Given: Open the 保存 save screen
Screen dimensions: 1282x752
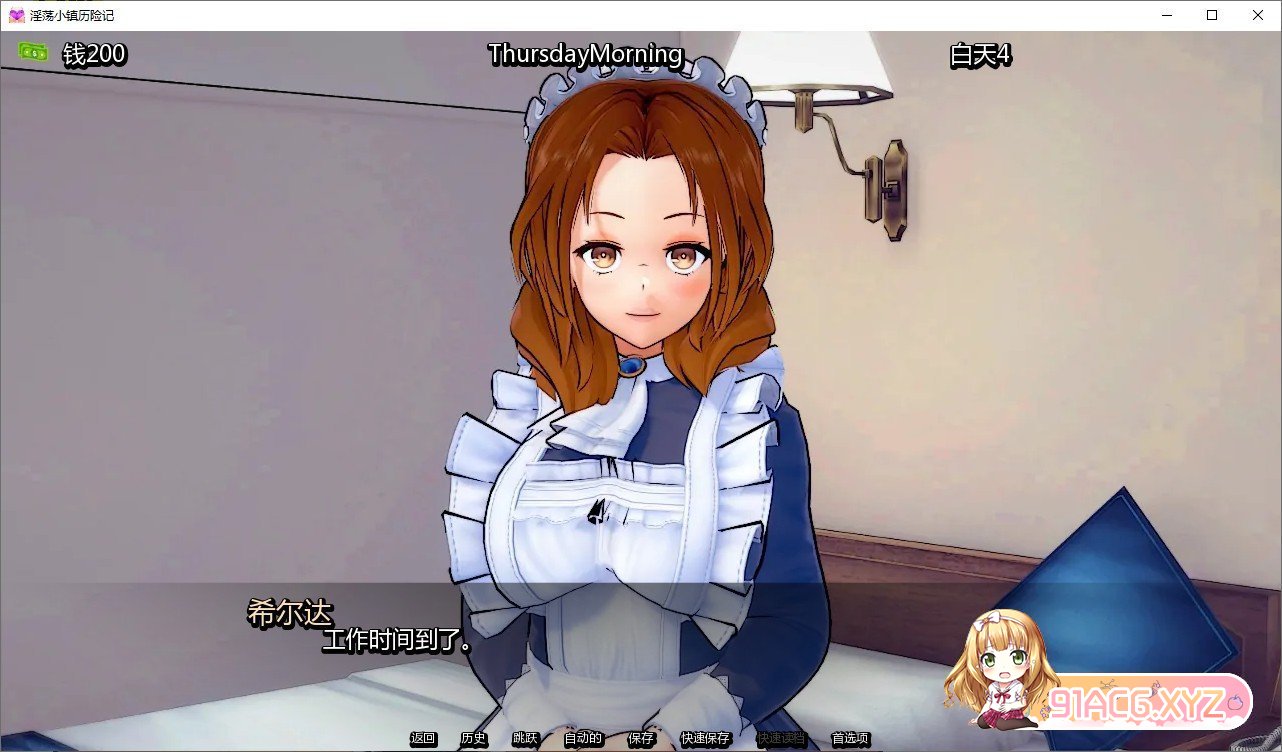Looking at the screenshot, I should (x=641, y=738).
